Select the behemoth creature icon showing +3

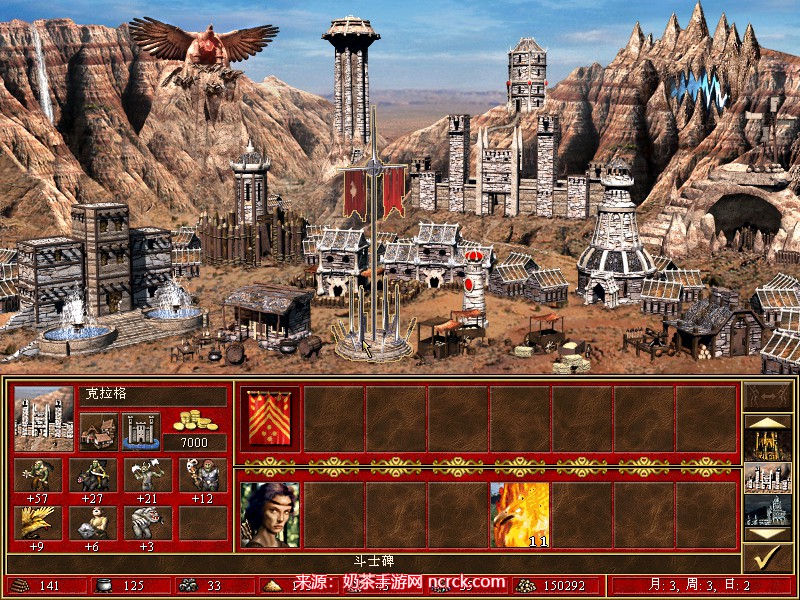pos(147,523)
